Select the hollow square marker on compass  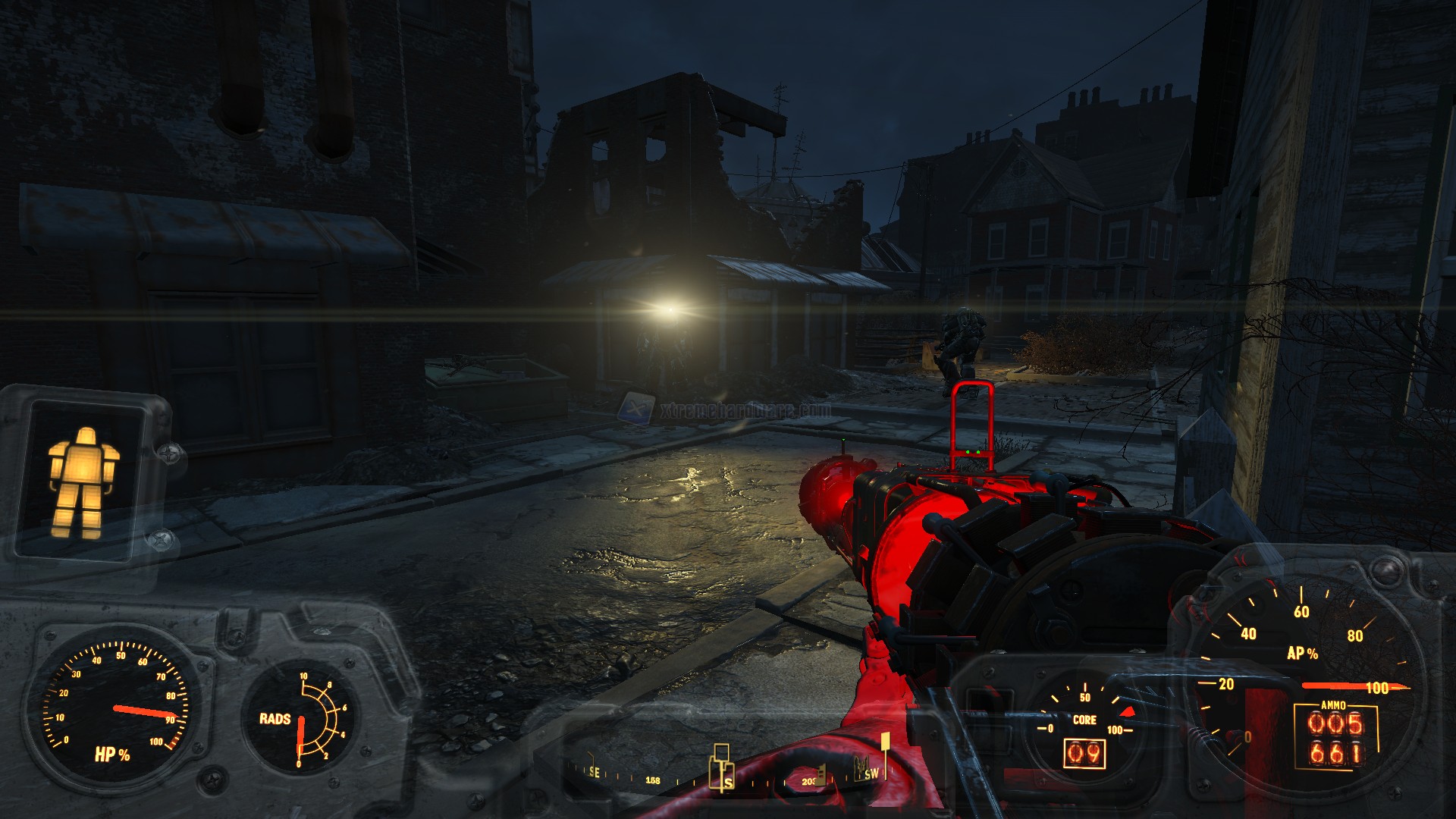coord(722,752)
